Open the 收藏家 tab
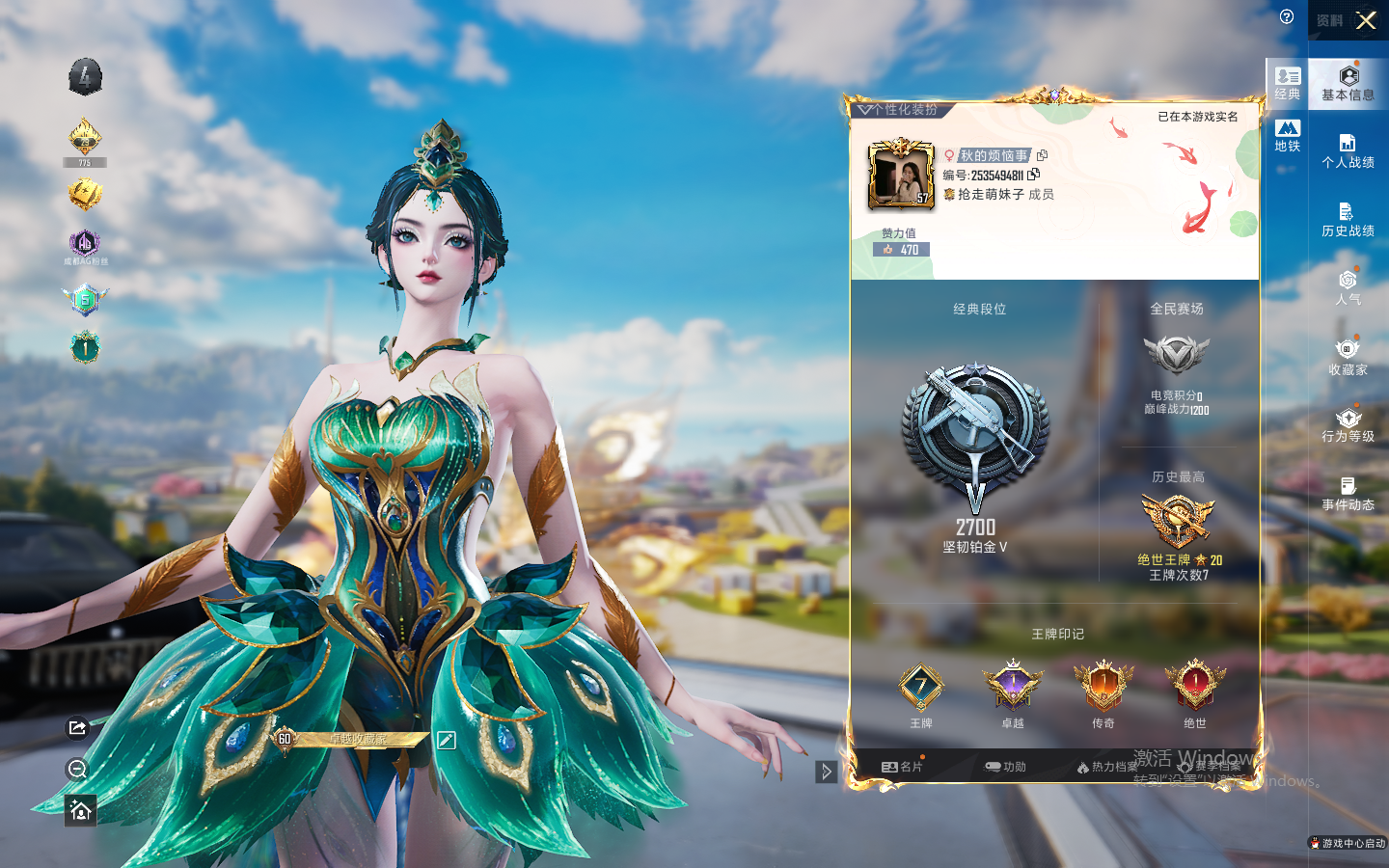This screenshot has height=868, width=1389. click(1348, 357)
